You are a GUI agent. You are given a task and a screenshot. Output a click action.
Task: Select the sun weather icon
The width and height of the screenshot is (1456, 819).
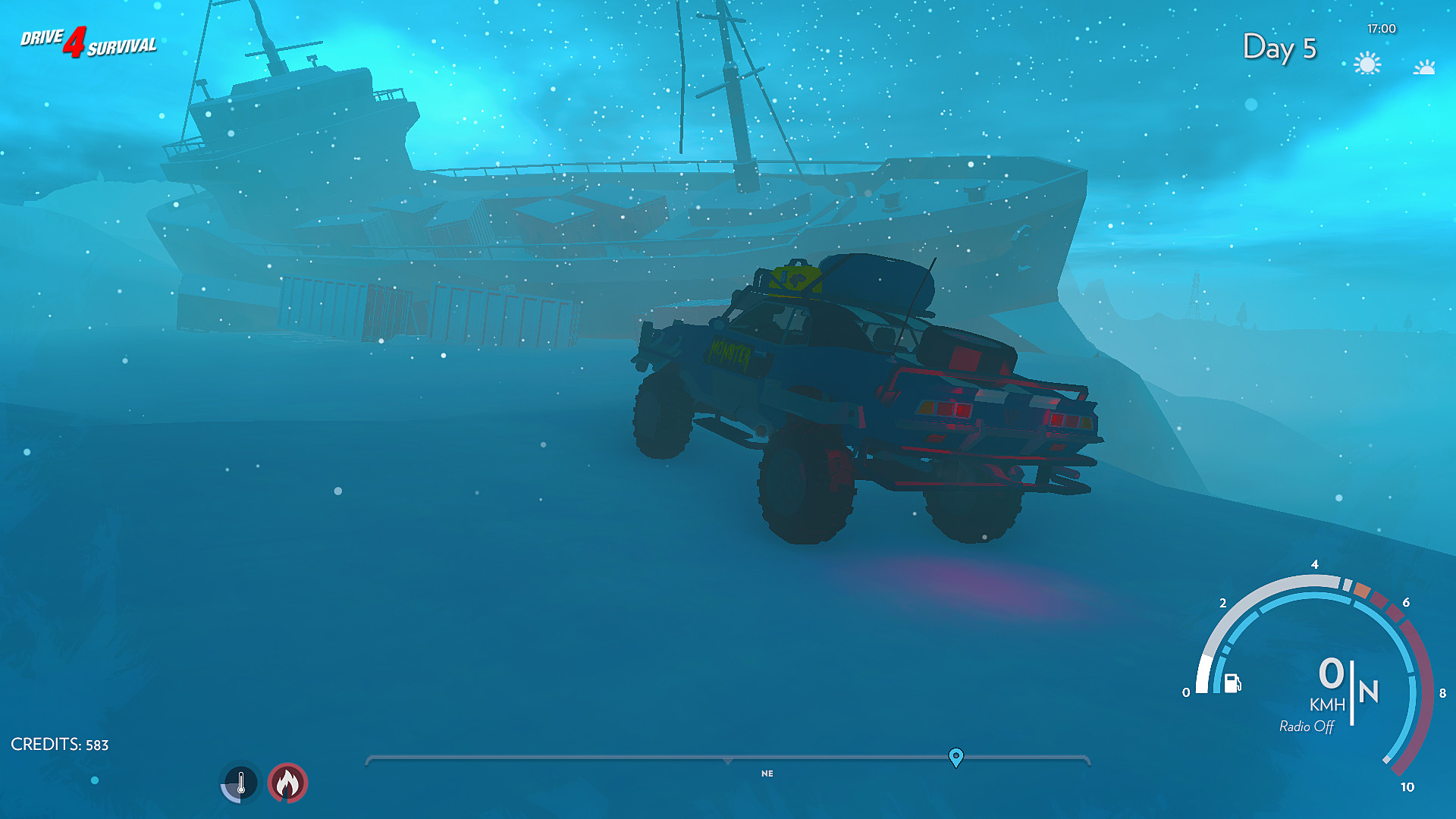pos(1367,64)
